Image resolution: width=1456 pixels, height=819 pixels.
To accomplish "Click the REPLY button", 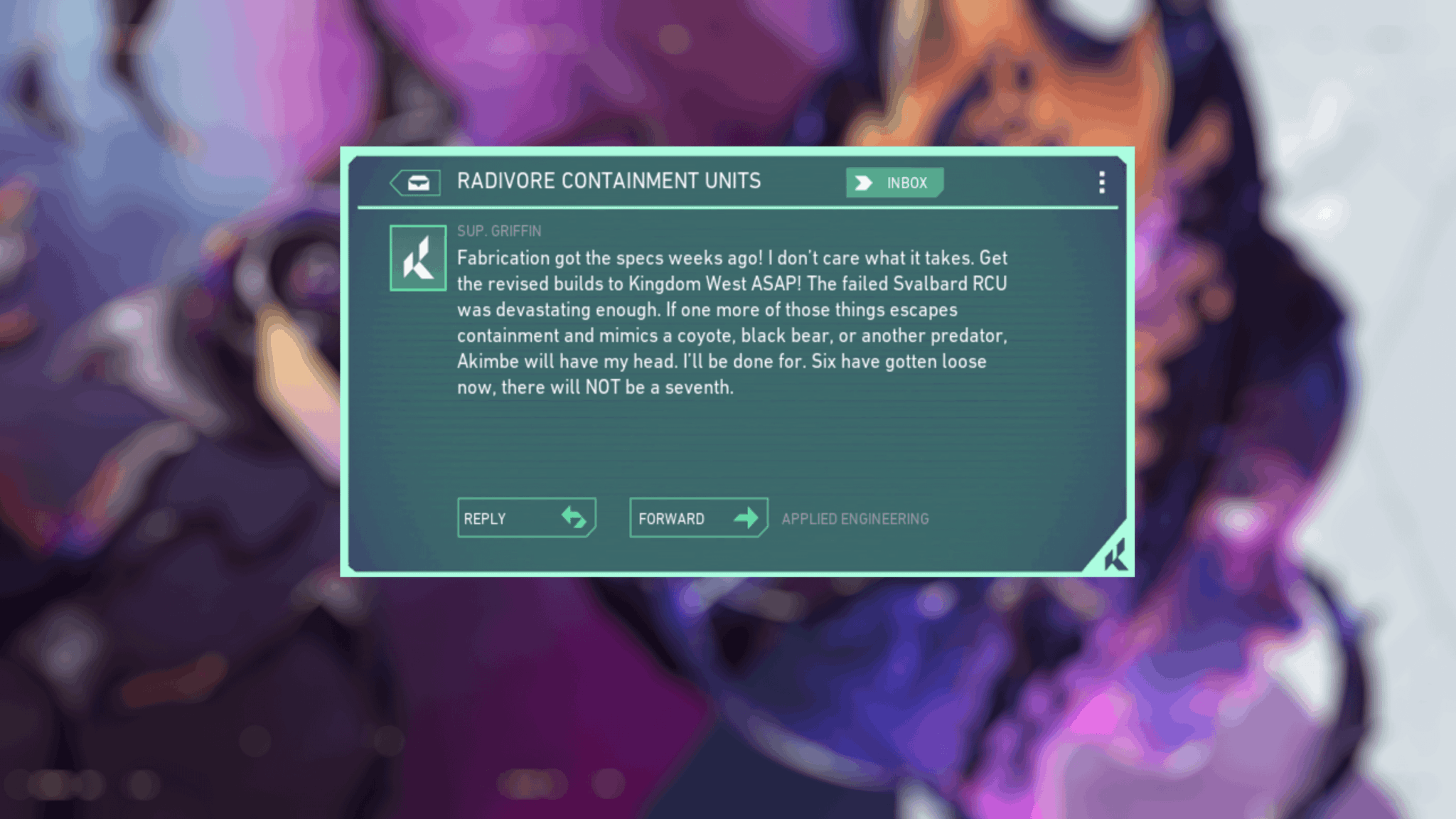I will coord(526,518).
